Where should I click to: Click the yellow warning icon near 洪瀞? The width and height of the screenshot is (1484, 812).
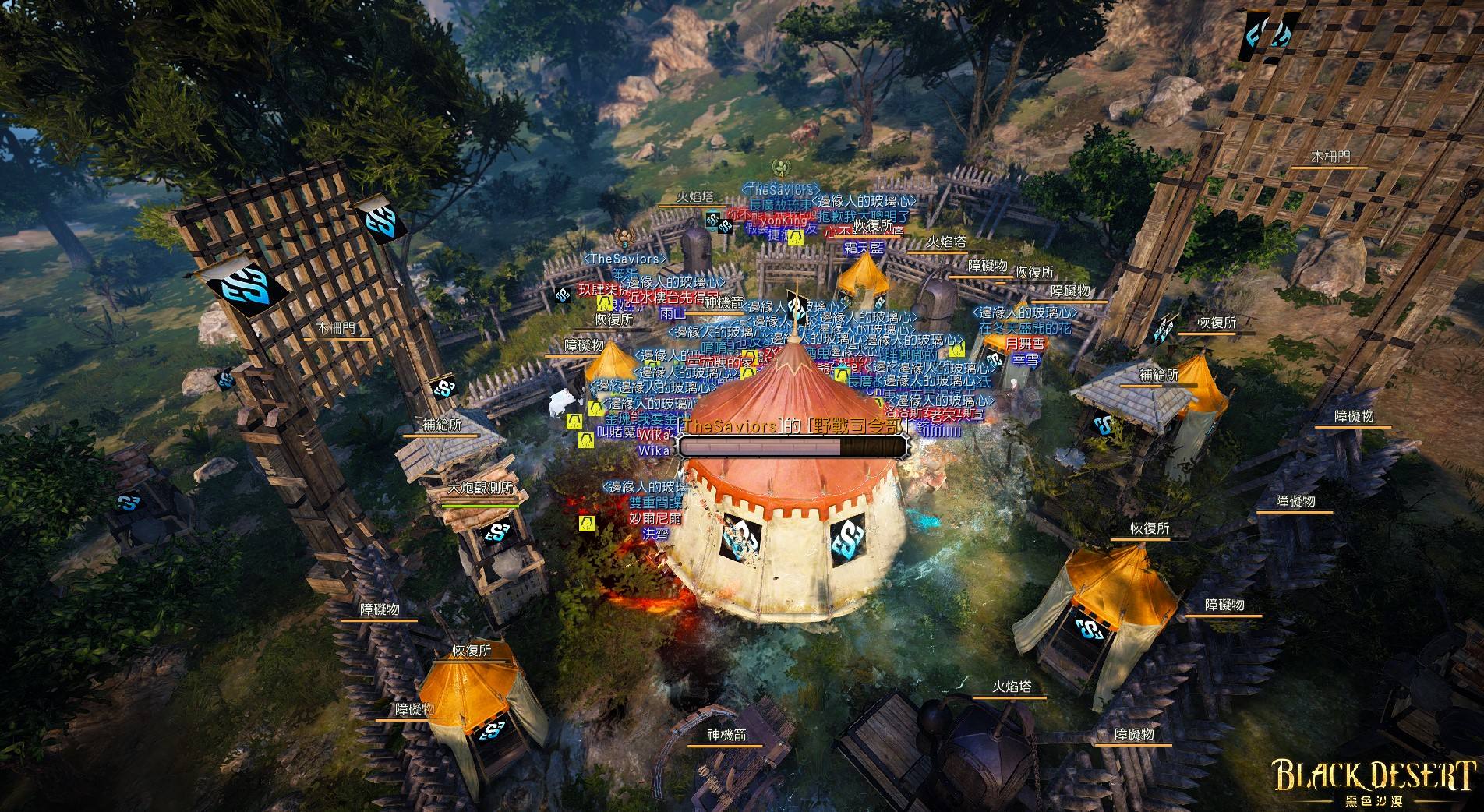[587, 522]
